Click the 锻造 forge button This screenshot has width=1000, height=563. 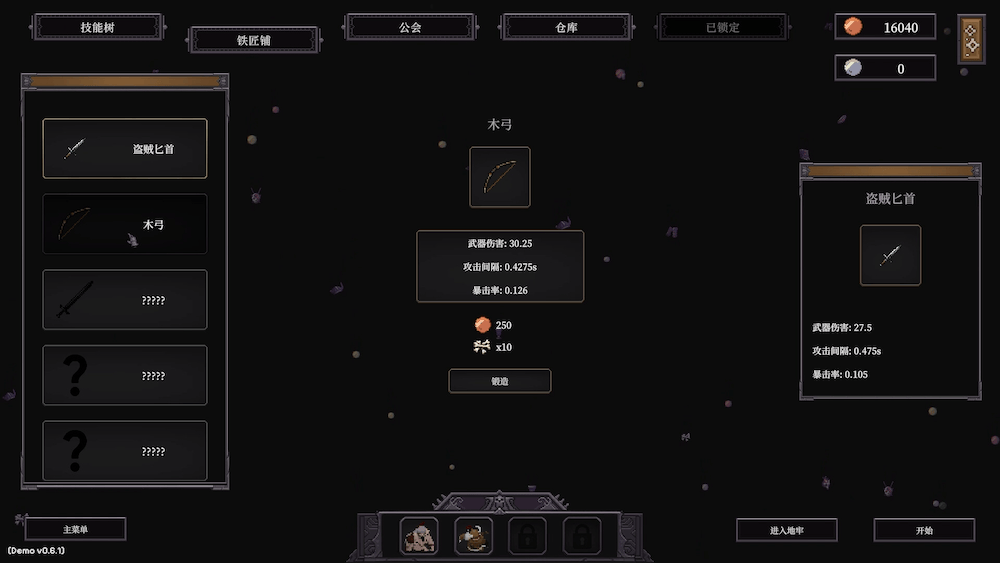[500, 381]
